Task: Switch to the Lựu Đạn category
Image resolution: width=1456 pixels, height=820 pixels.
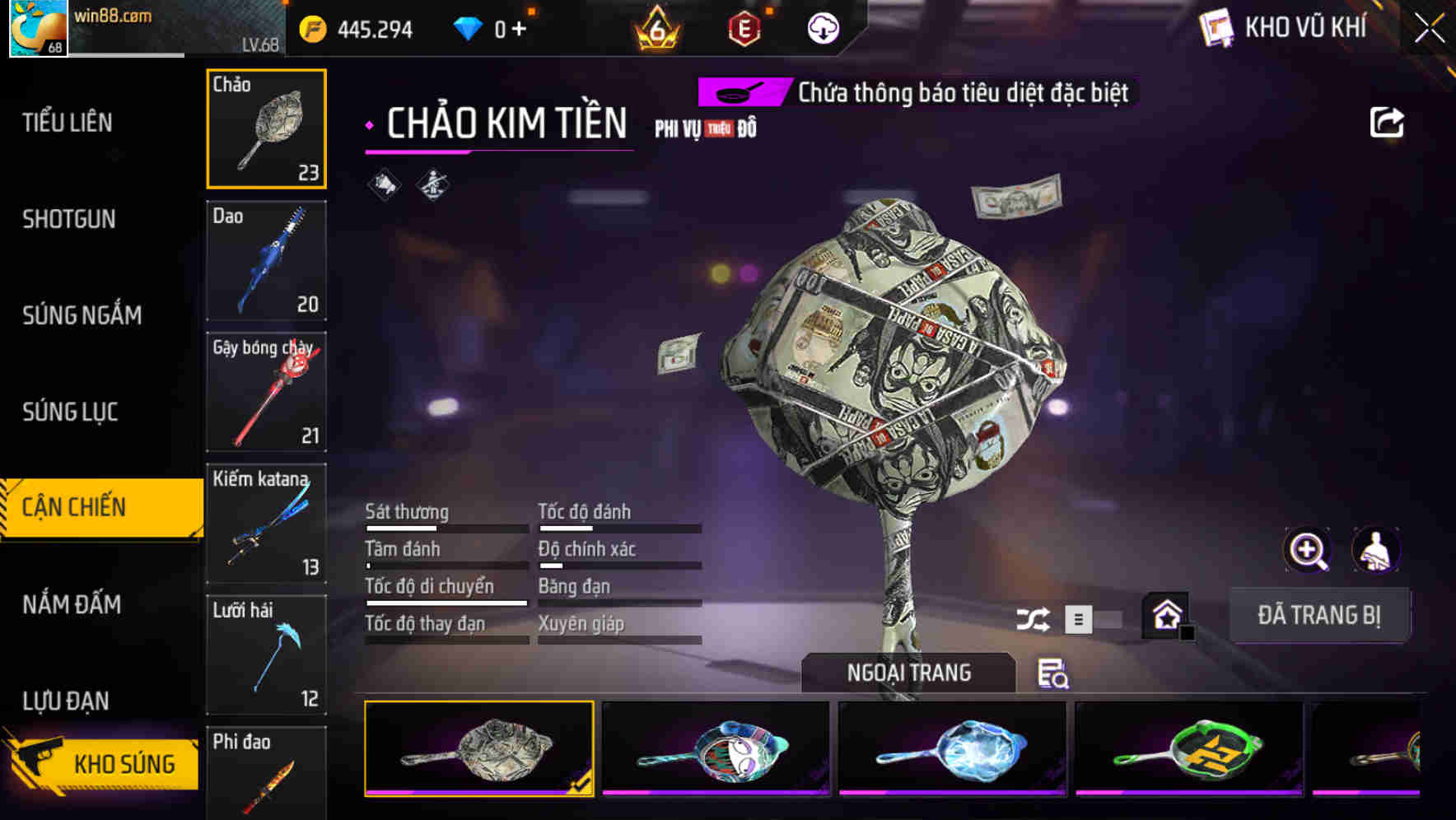Action: click(x=66, y=701)
